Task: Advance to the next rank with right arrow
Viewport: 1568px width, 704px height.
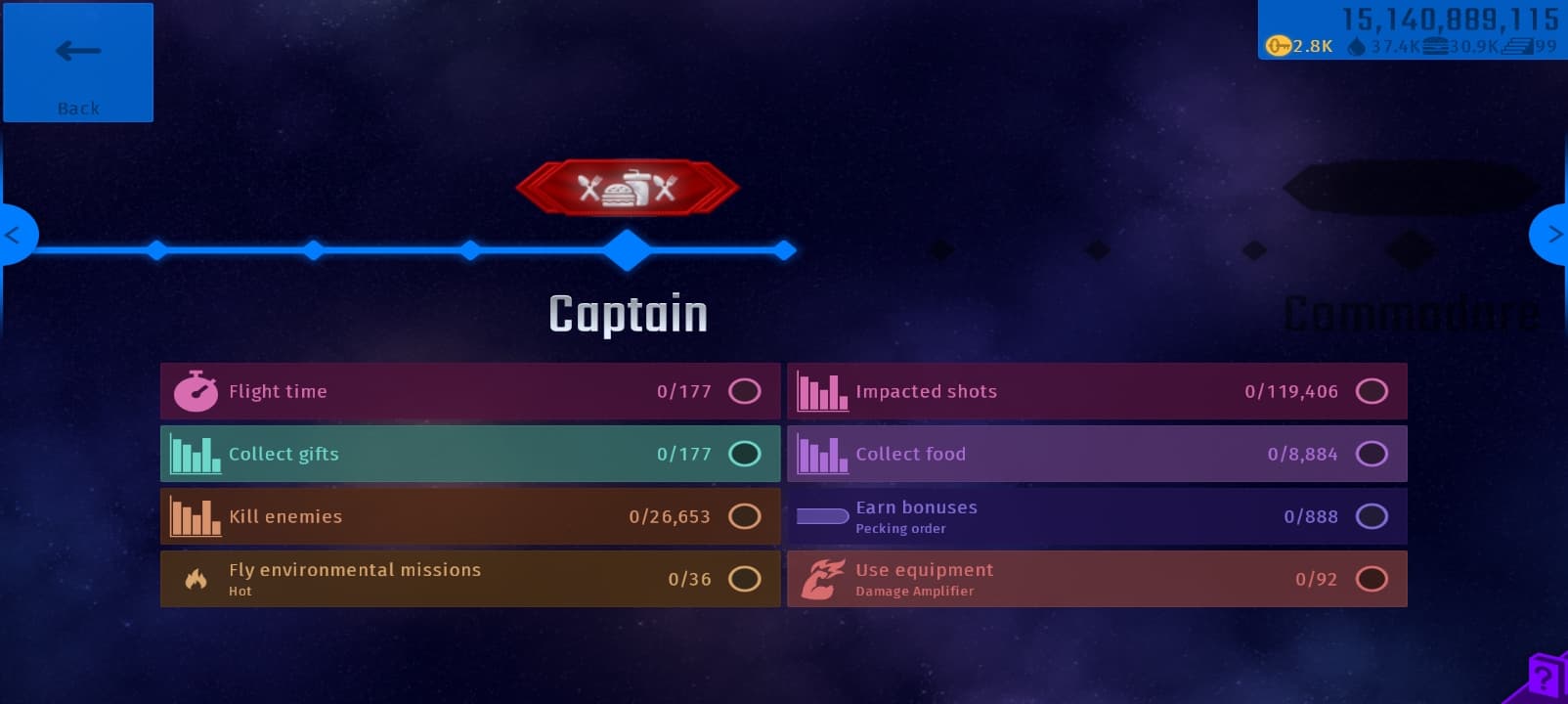Action: (1550, 235)
